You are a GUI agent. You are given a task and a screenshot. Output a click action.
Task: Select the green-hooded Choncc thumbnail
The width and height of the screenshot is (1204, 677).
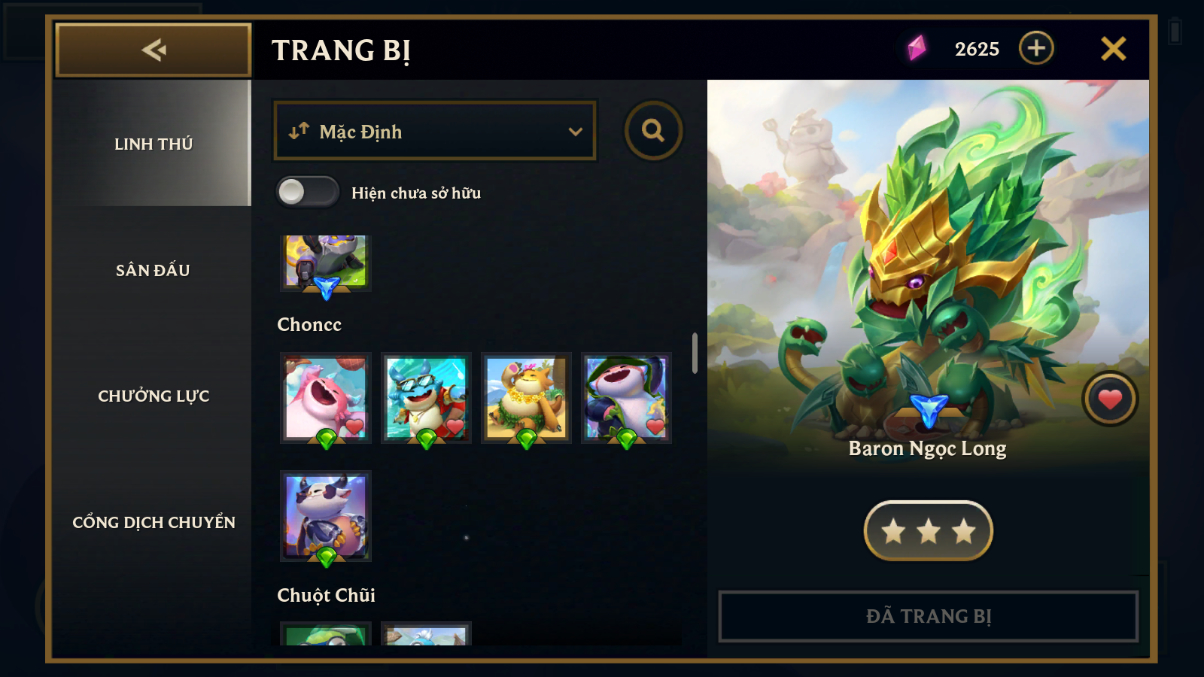626,397
